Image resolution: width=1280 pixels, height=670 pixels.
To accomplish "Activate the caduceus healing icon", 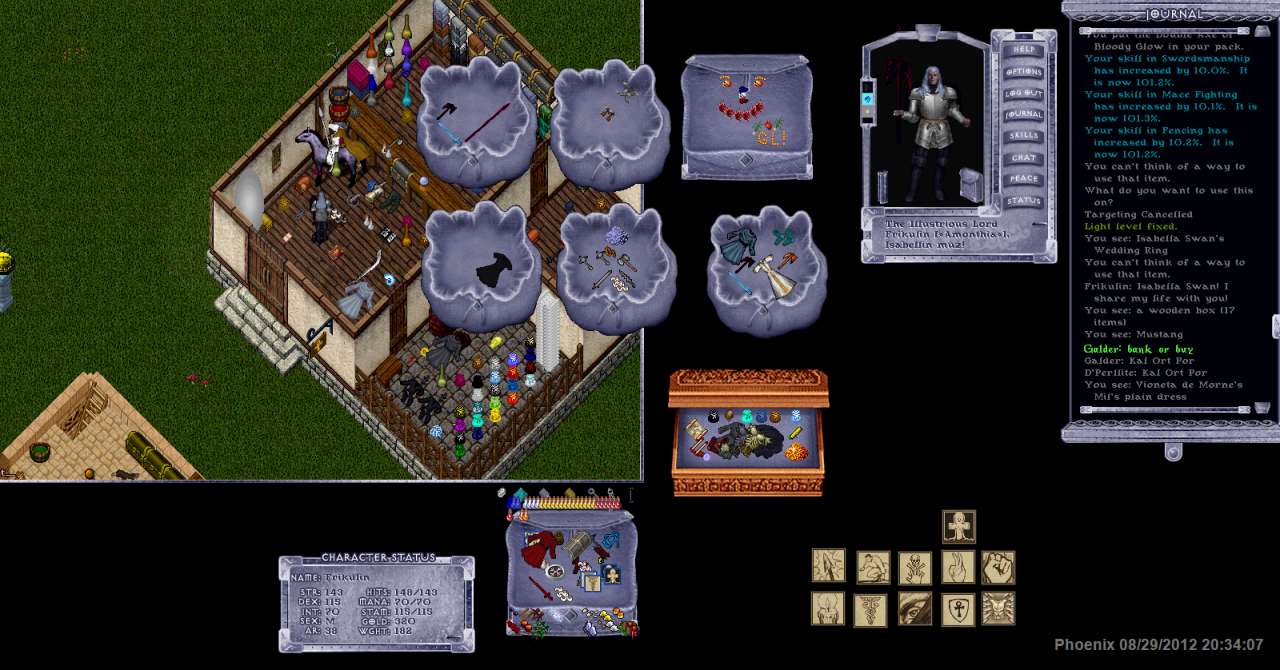I will tap(870, 609).
